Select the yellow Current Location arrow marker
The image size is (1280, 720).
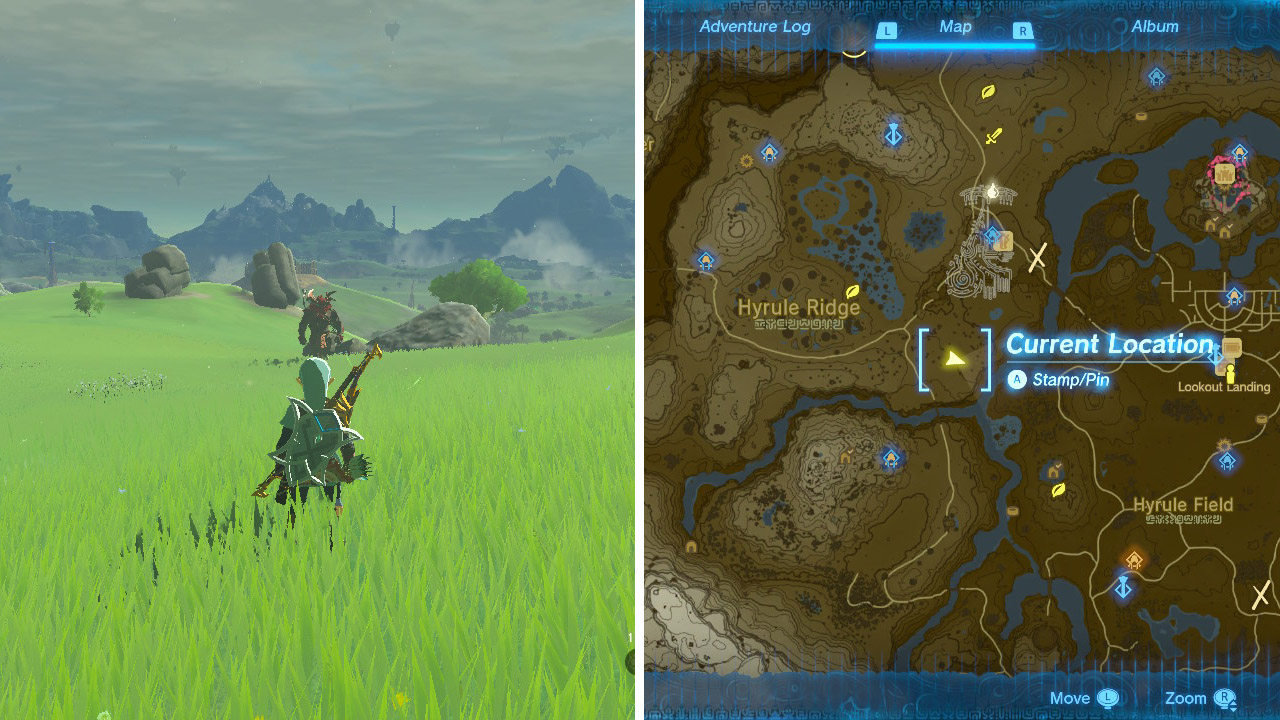click(955, 356)
